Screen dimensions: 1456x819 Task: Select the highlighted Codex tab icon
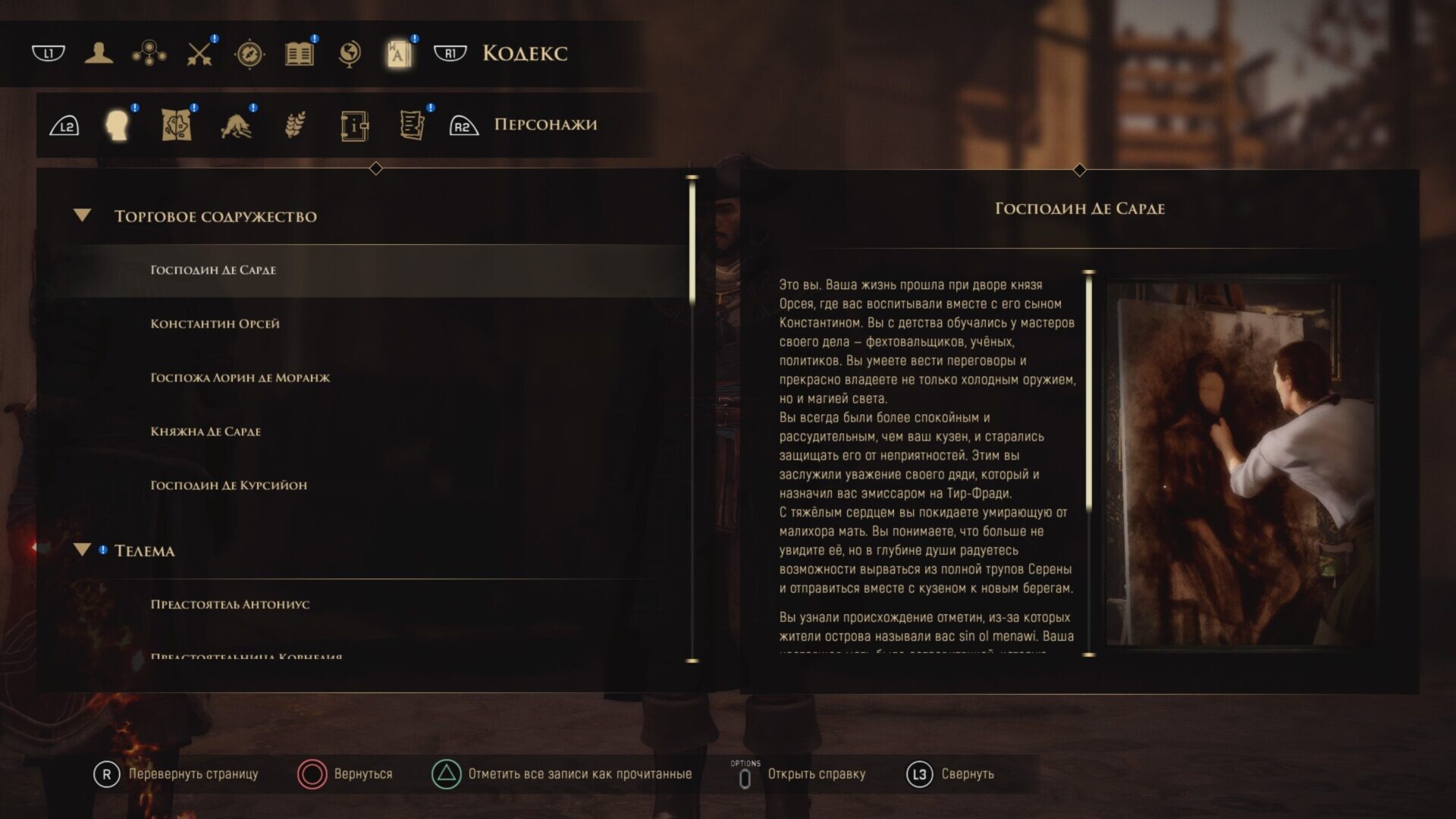coord(399,53)
